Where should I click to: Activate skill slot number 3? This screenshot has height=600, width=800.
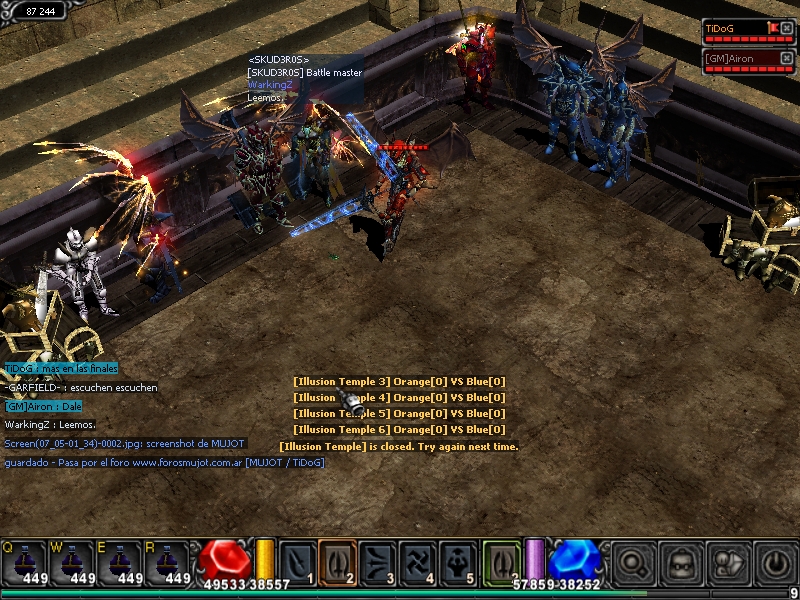click(377, 561)
